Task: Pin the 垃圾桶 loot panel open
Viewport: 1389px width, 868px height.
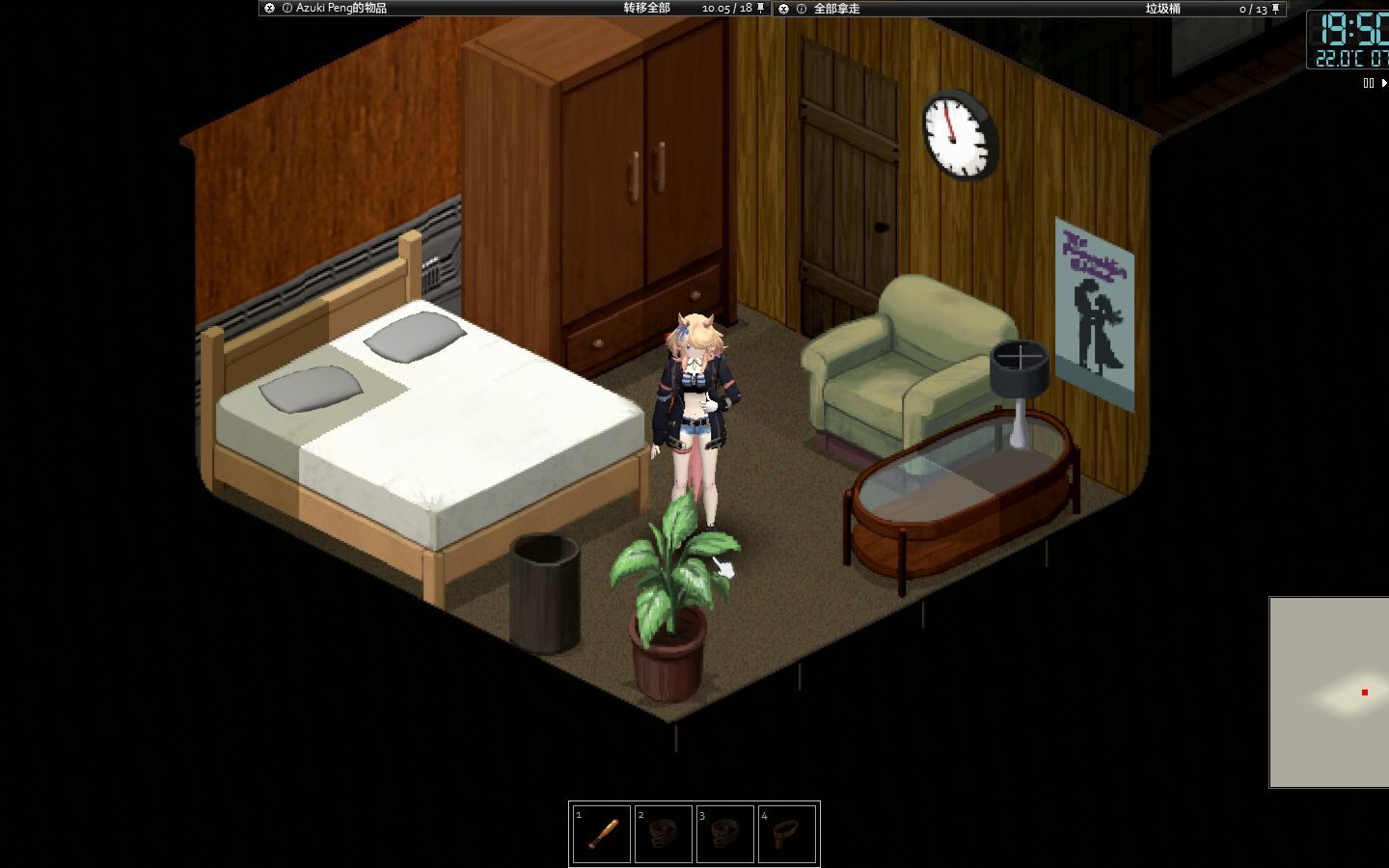Action: [x=1276, y=9]
